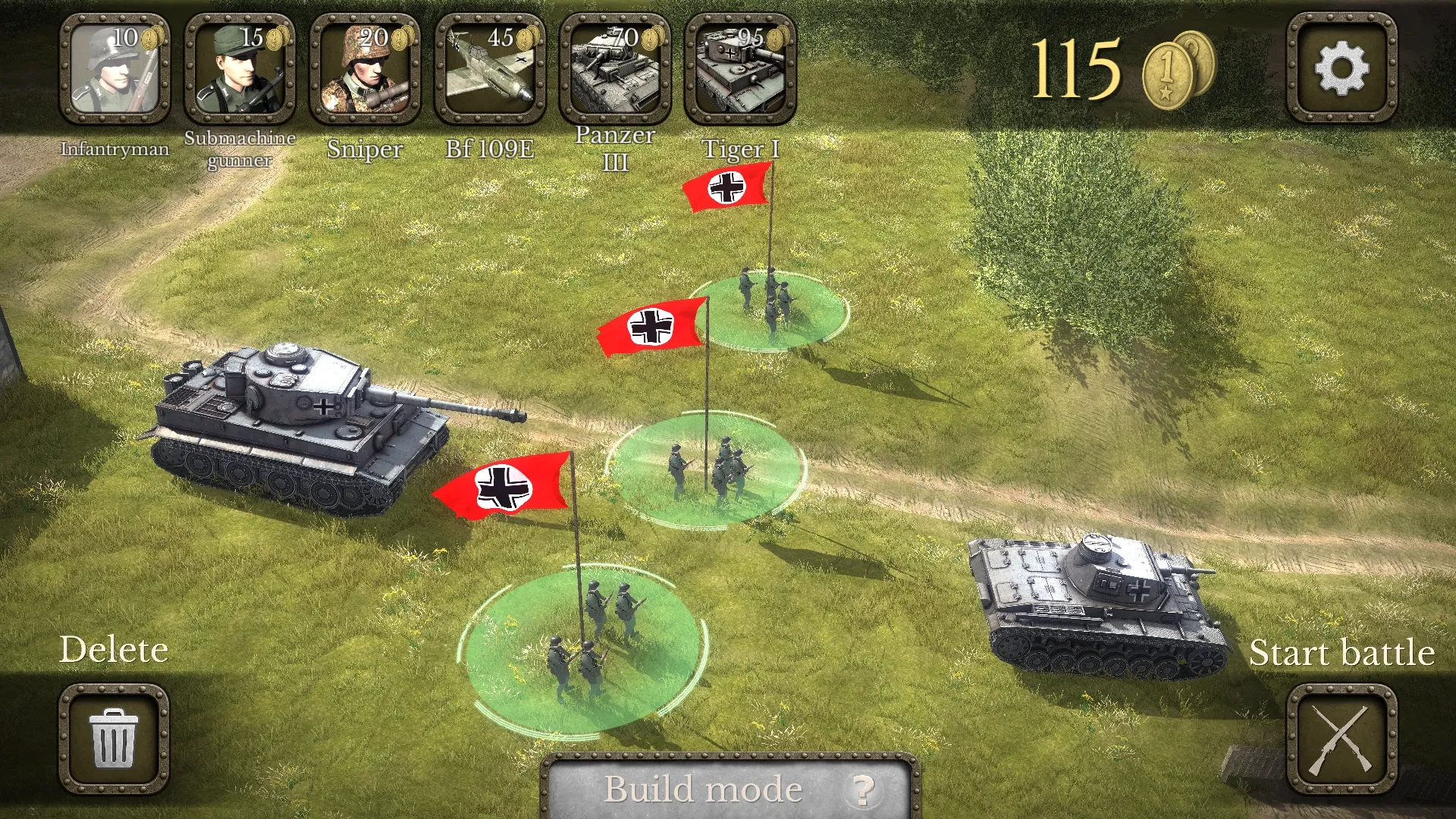Screen dimensions: 1456x819
Task: Click the Start battle label
Action: click(x=1342, y=653)
